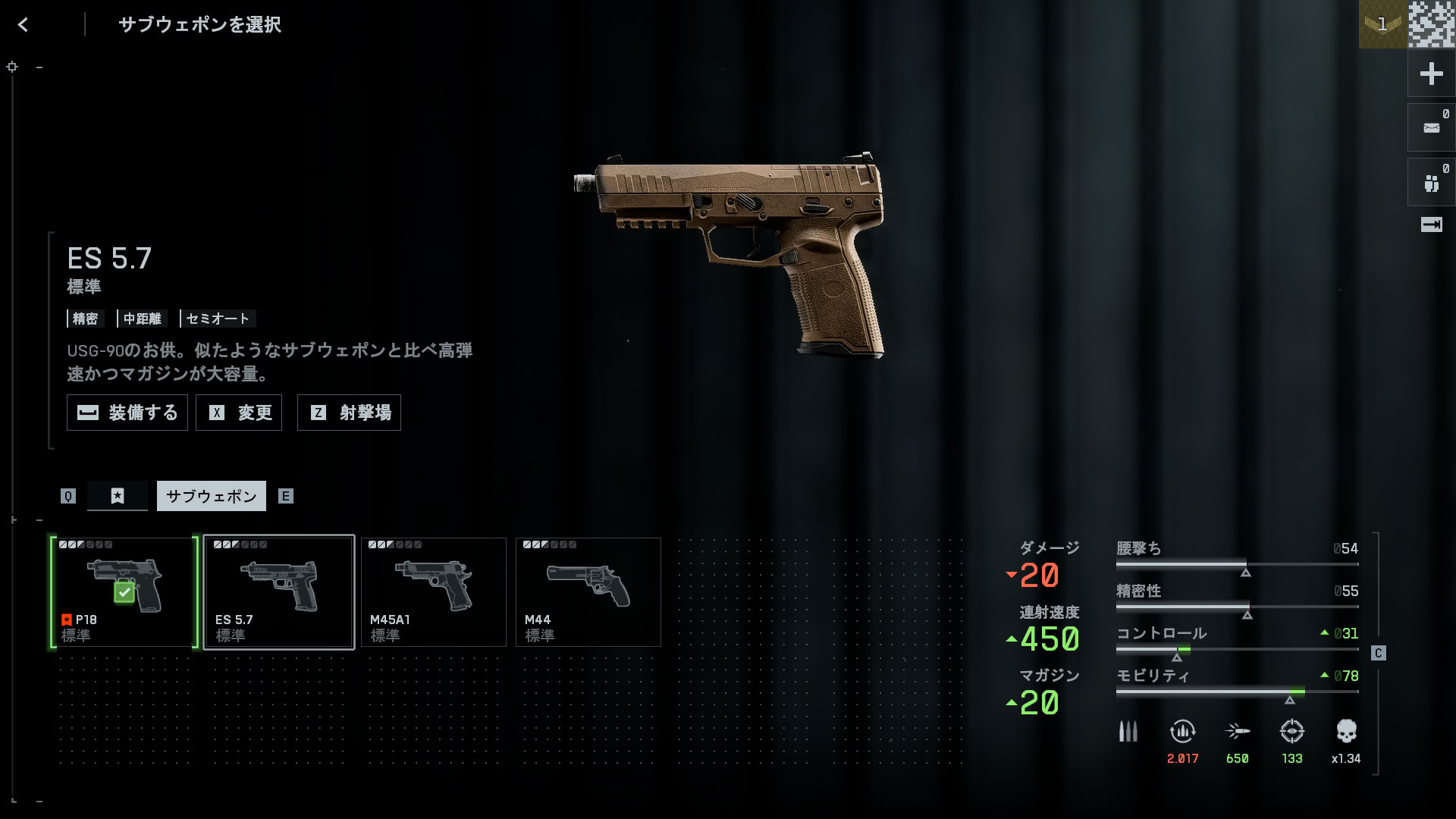The width and height of the screenshot is (1456, 819).
Task: Equip the ES 5.7 with 装備する
Action: point(127,413)
